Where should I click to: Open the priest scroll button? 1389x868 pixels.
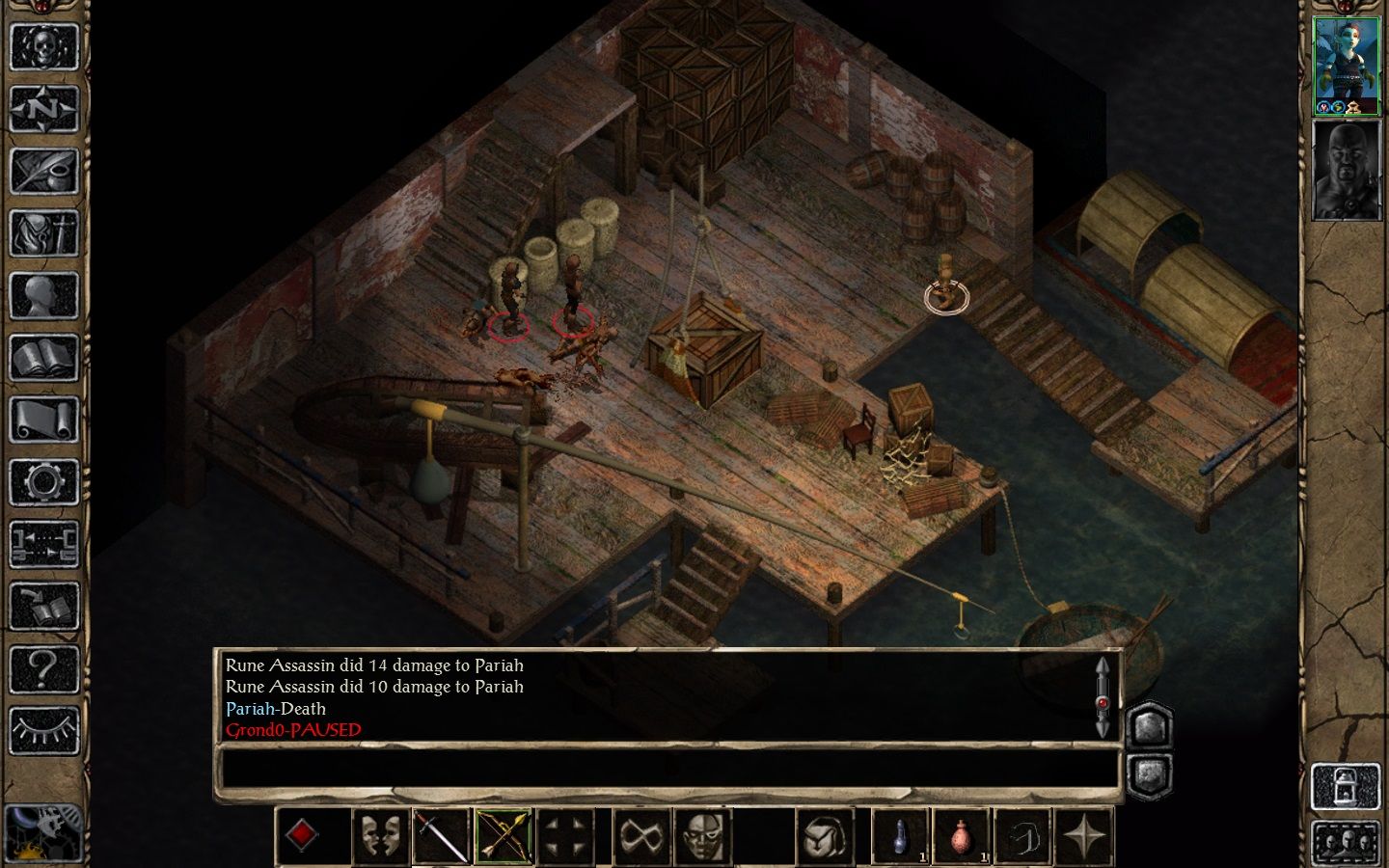click(x=43, y=421)
